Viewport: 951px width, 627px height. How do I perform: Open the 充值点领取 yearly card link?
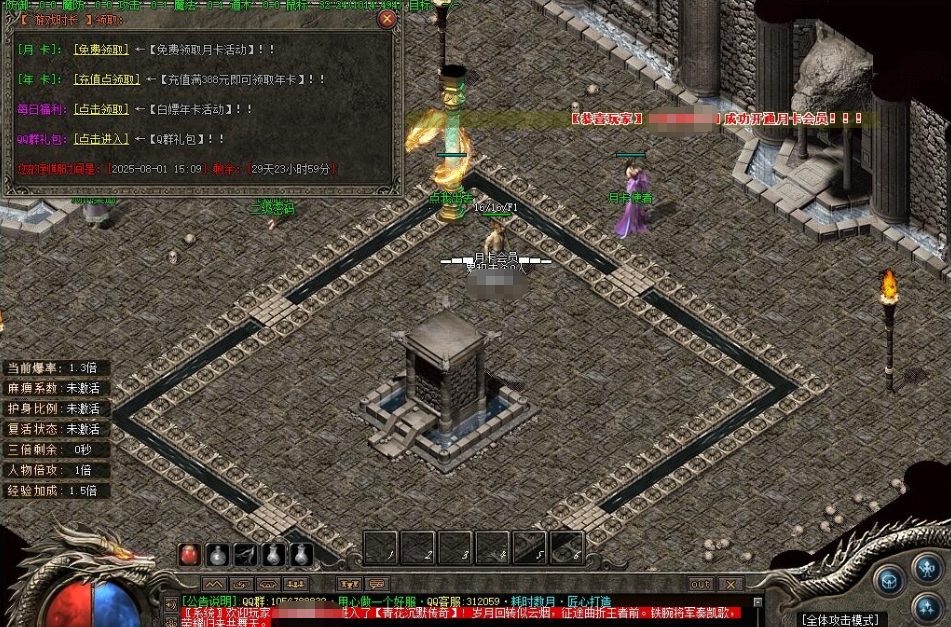(x=105, y=79)
